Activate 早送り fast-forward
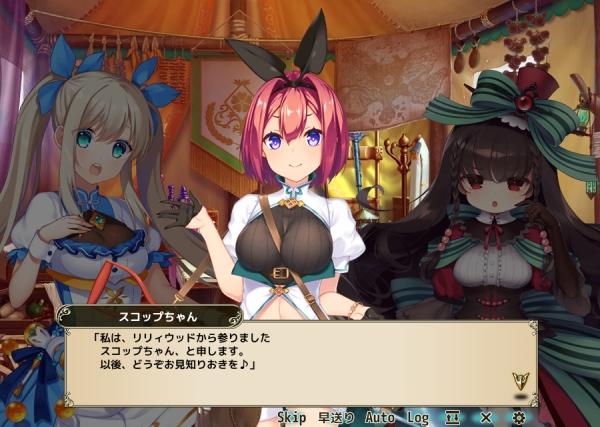Image resolution: width=600 pixels, height=427 pixels. click(336, 416)
